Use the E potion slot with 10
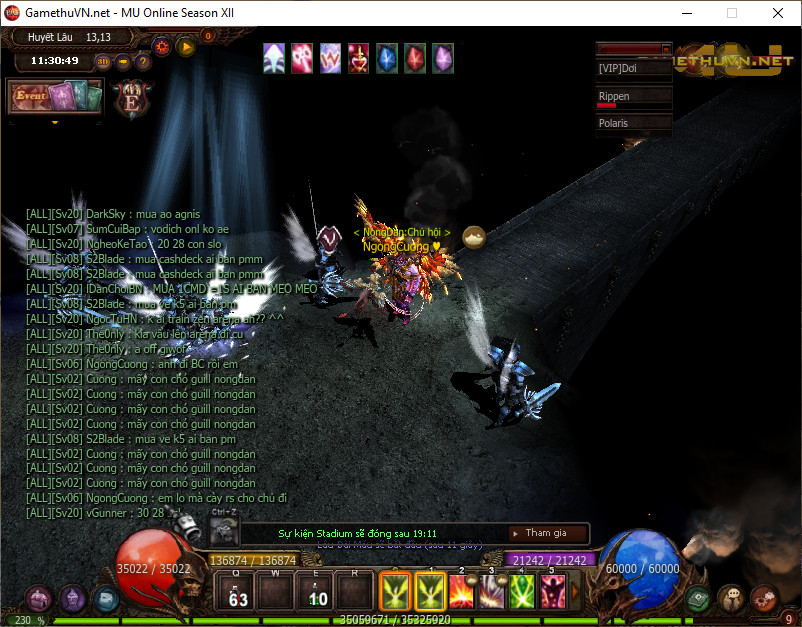The image size is (802, 627). [316, 592]
